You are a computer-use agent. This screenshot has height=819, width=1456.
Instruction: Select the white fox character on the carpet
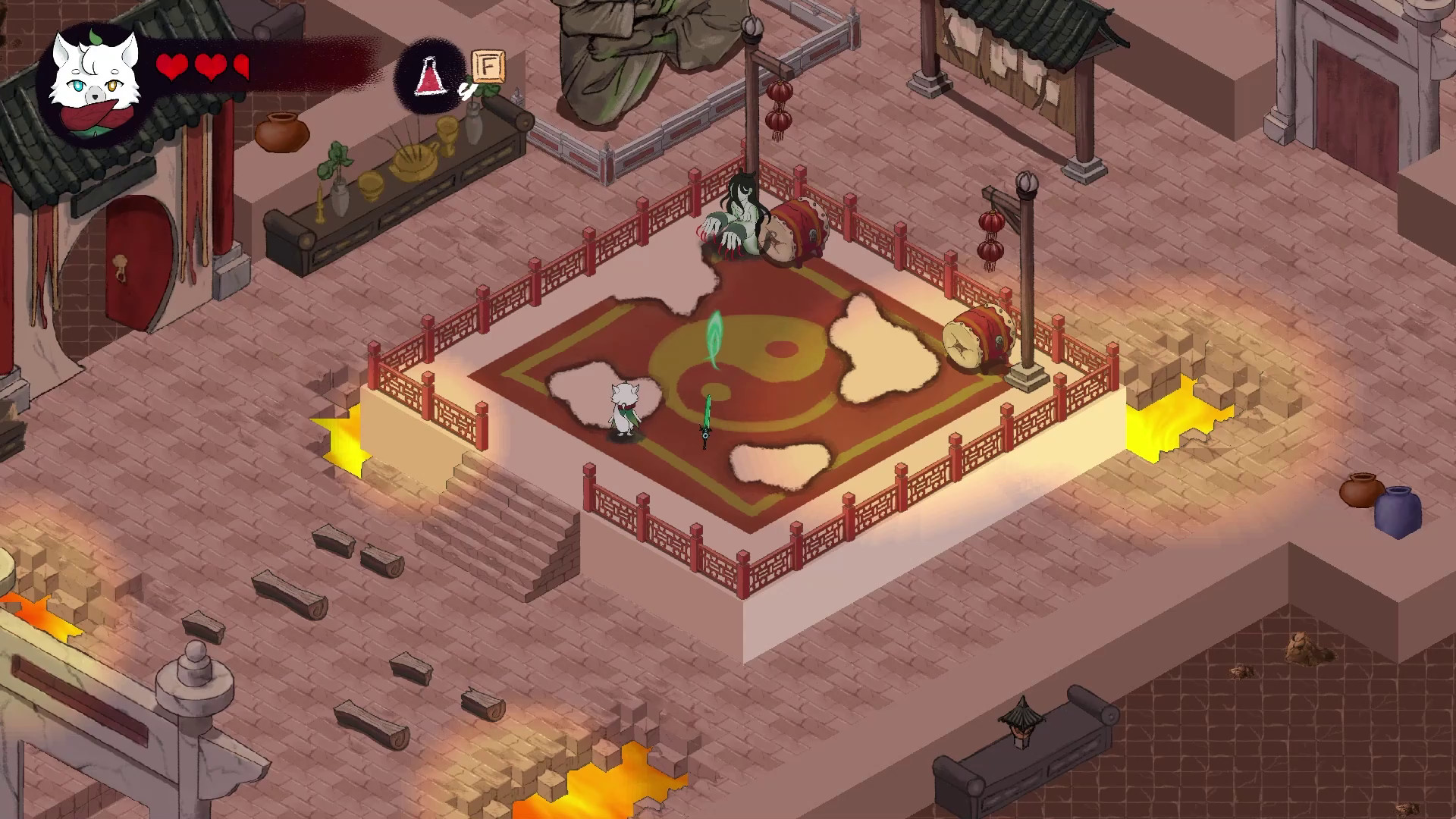point(626,409)
